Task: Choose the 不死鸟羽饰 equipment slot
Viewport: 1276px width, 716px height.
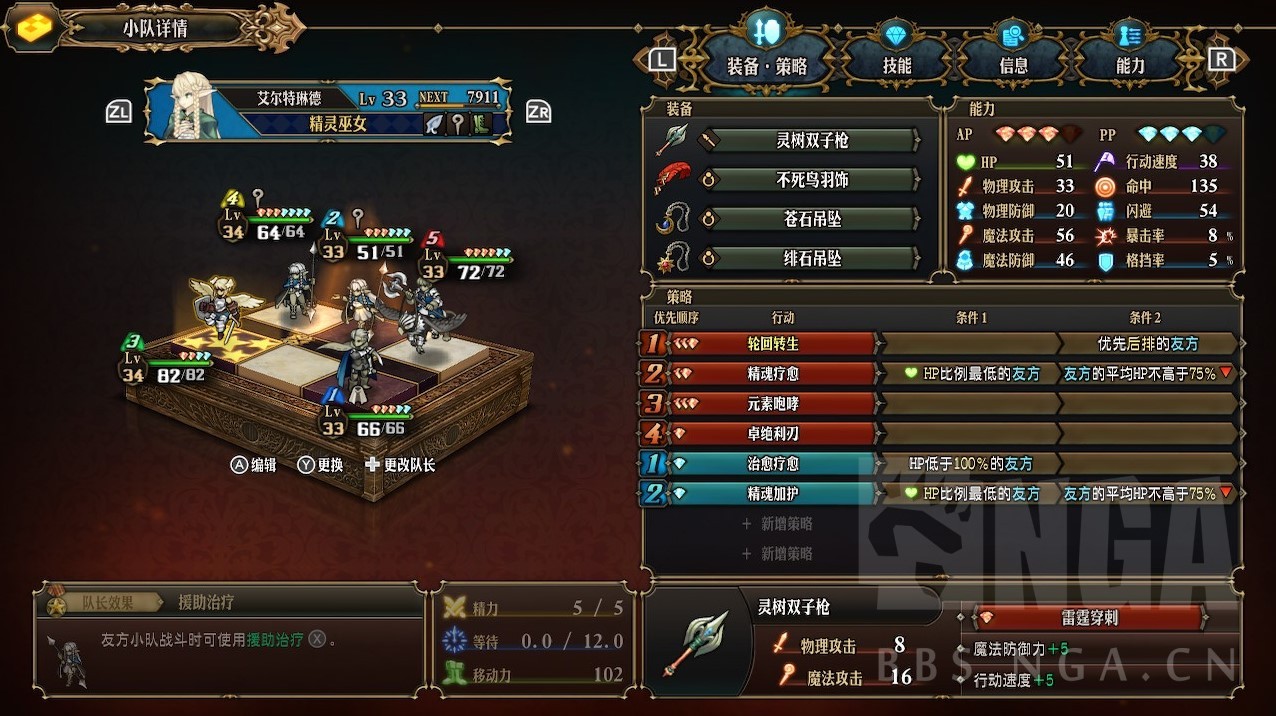Action: click(811, 180)
